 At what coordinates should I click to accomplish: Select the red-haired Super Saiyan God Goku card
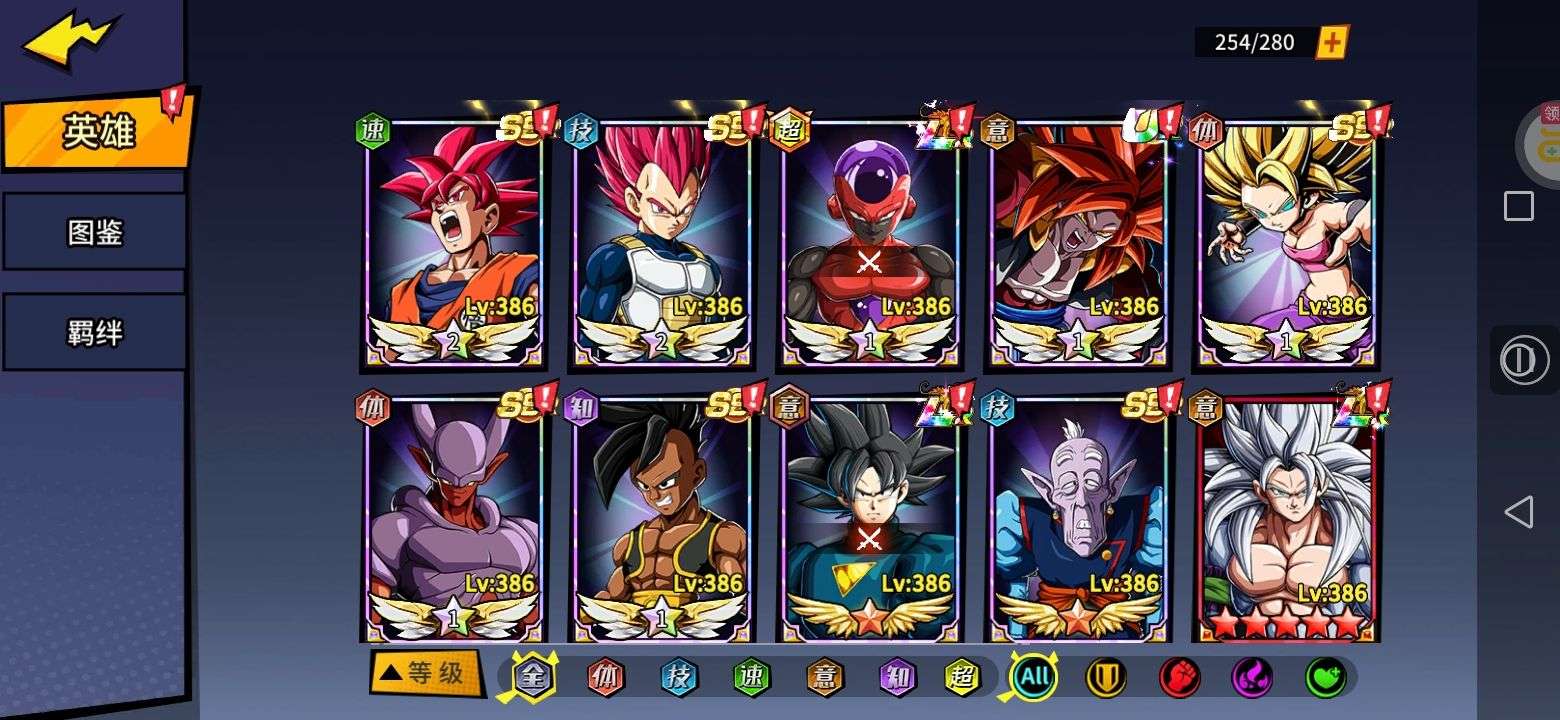point(453,240)
